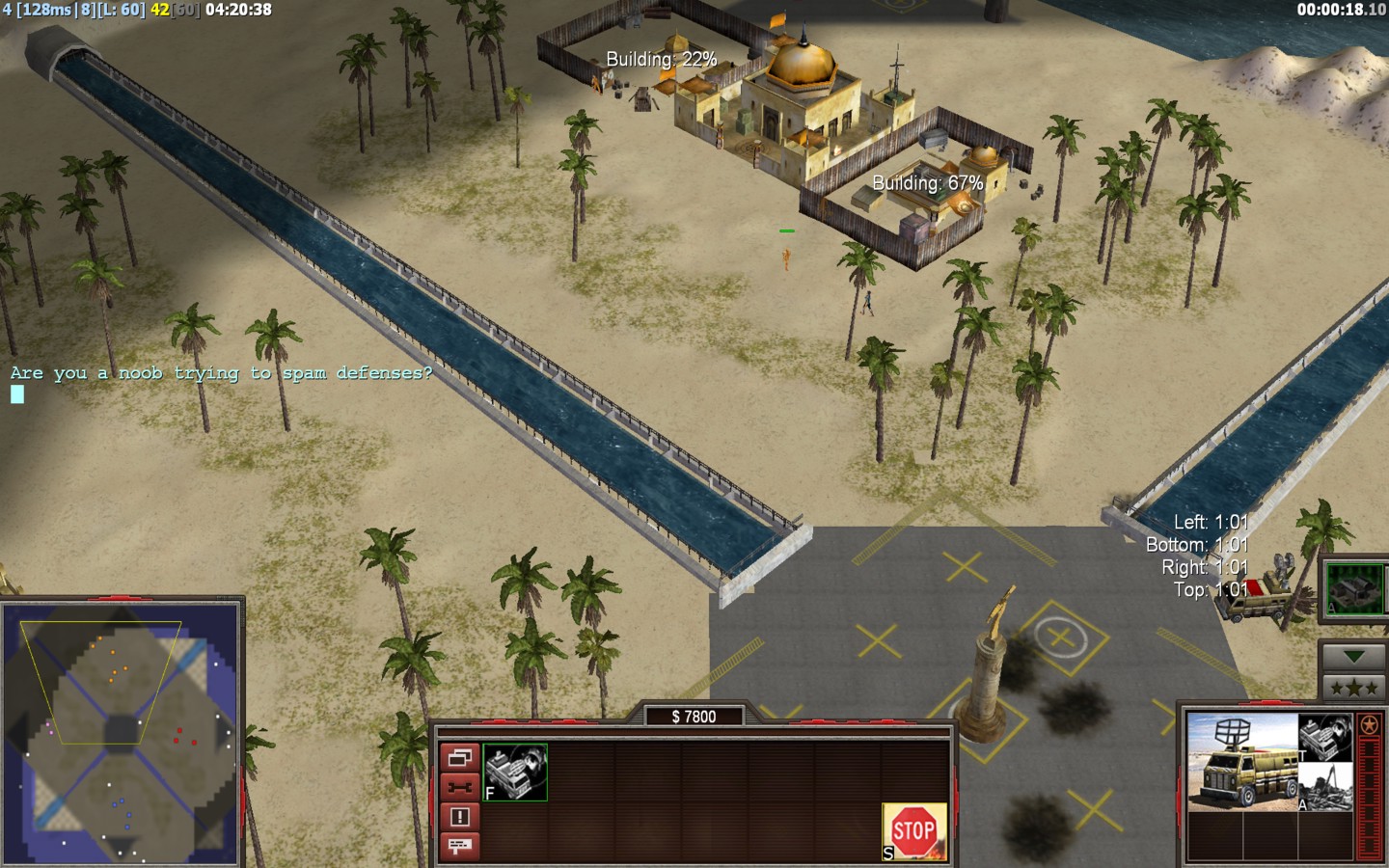The width and height of the screenshot is (1389, 868).
Task: Click the exclamation mark button
Action: (459, 817)
